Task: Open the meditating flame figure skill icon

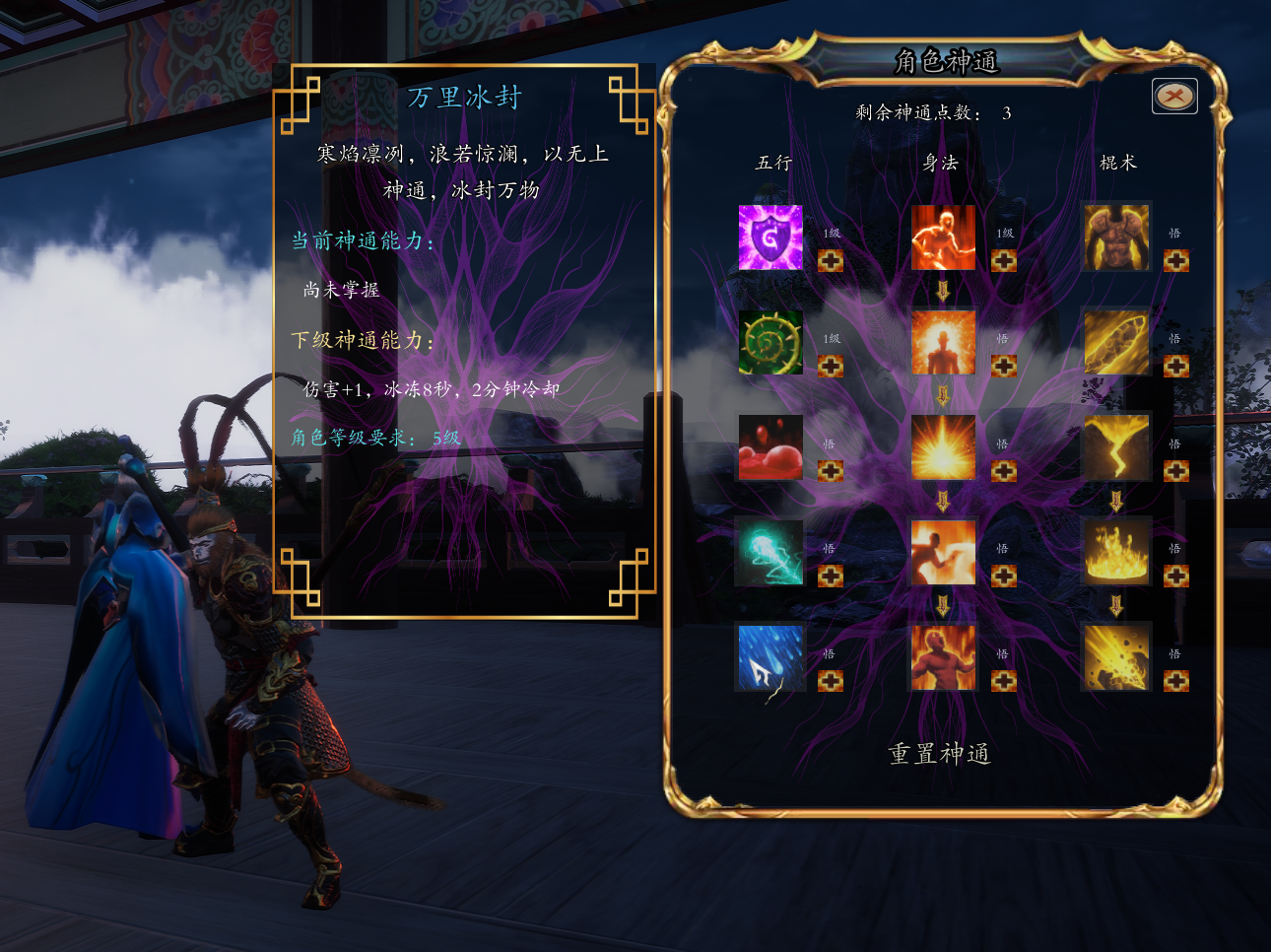Action: coord(943,342)
